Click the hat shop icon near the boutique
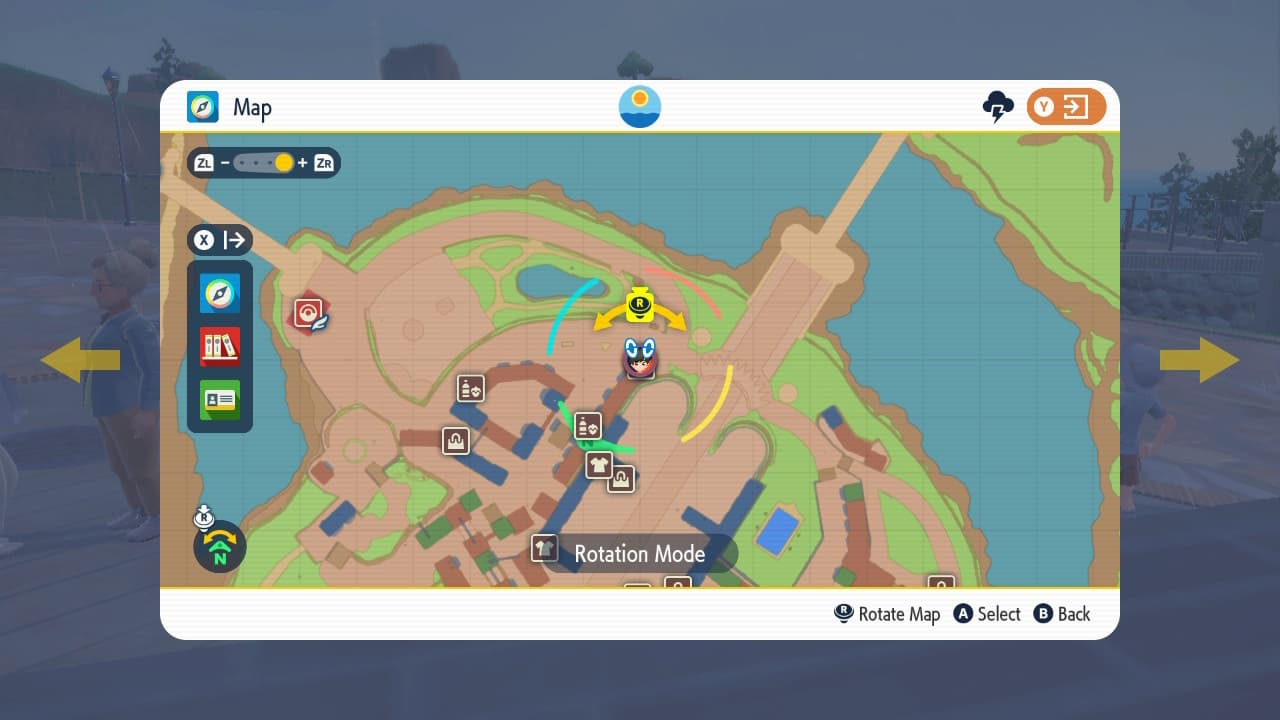 pyautogui.click(x=622, y=480)
